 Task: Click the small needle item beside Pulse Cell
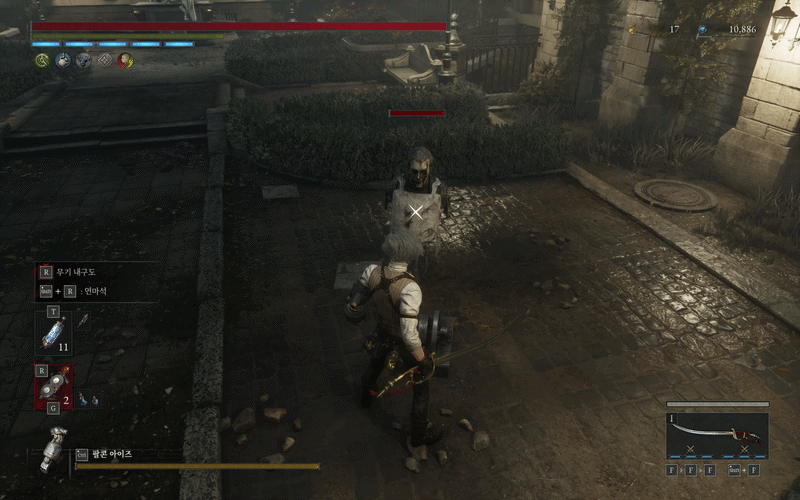84,320
